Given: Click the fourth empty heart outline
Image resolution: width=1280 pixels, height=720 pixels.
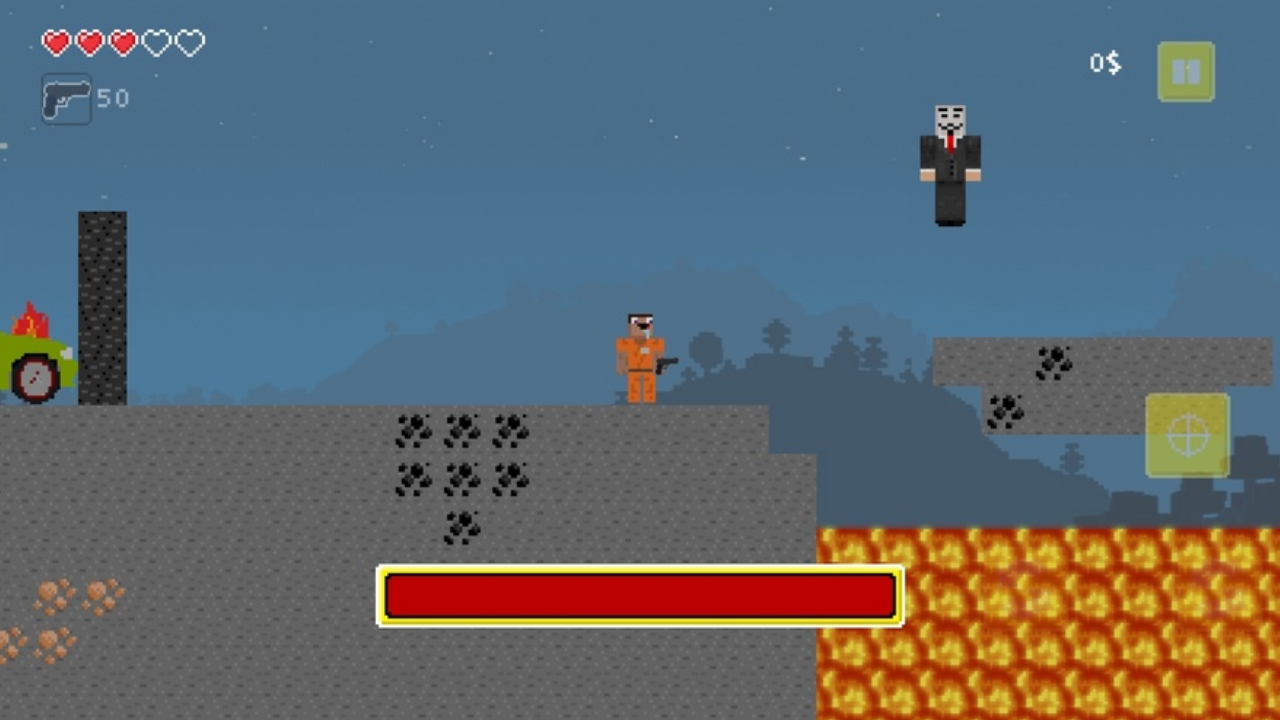Looking at the screenshot, I should (156, 43).
